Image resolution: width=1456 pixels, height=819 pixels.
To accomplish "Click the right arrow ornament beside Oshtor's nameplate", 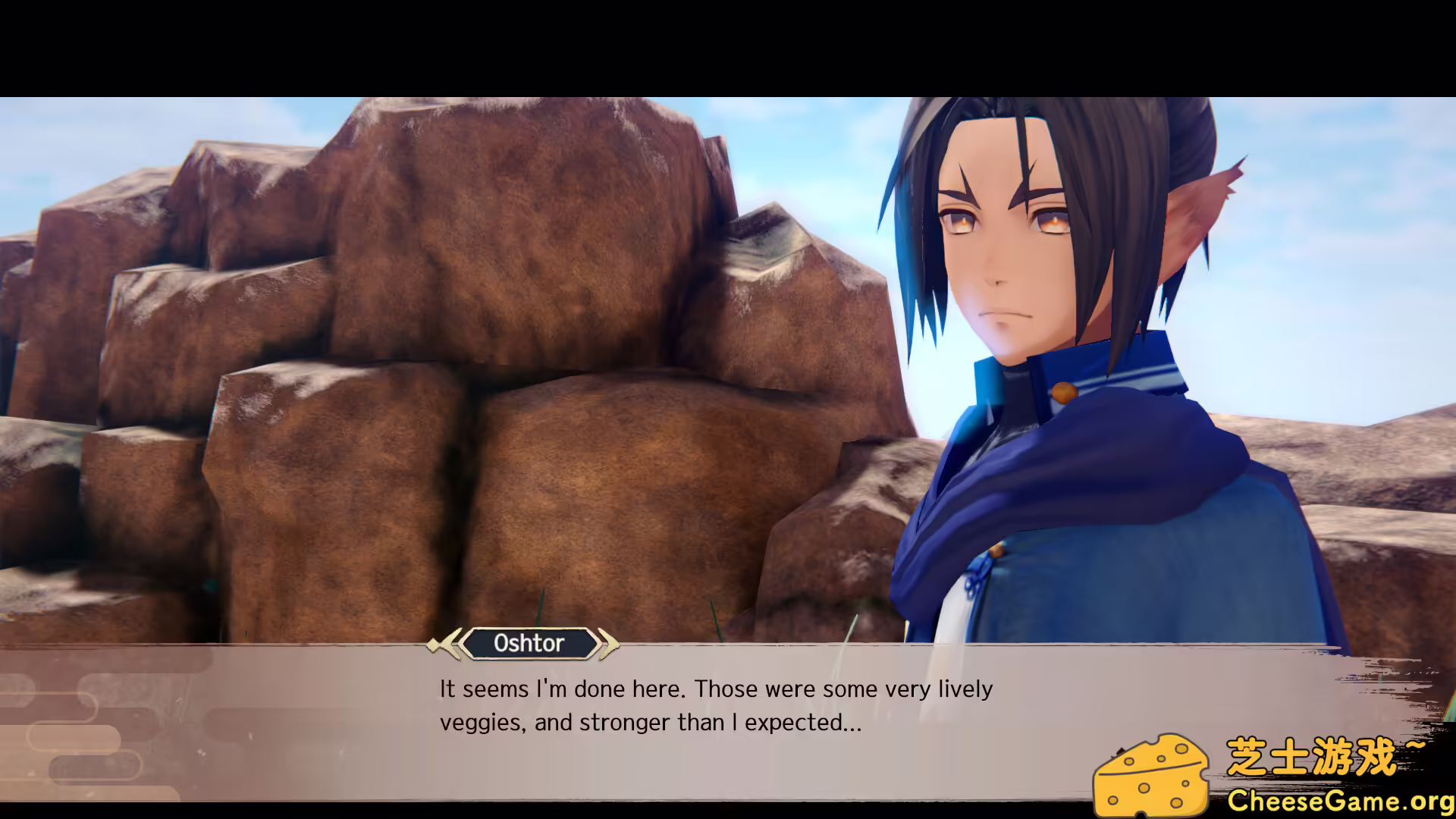I will tap(609, 644).
